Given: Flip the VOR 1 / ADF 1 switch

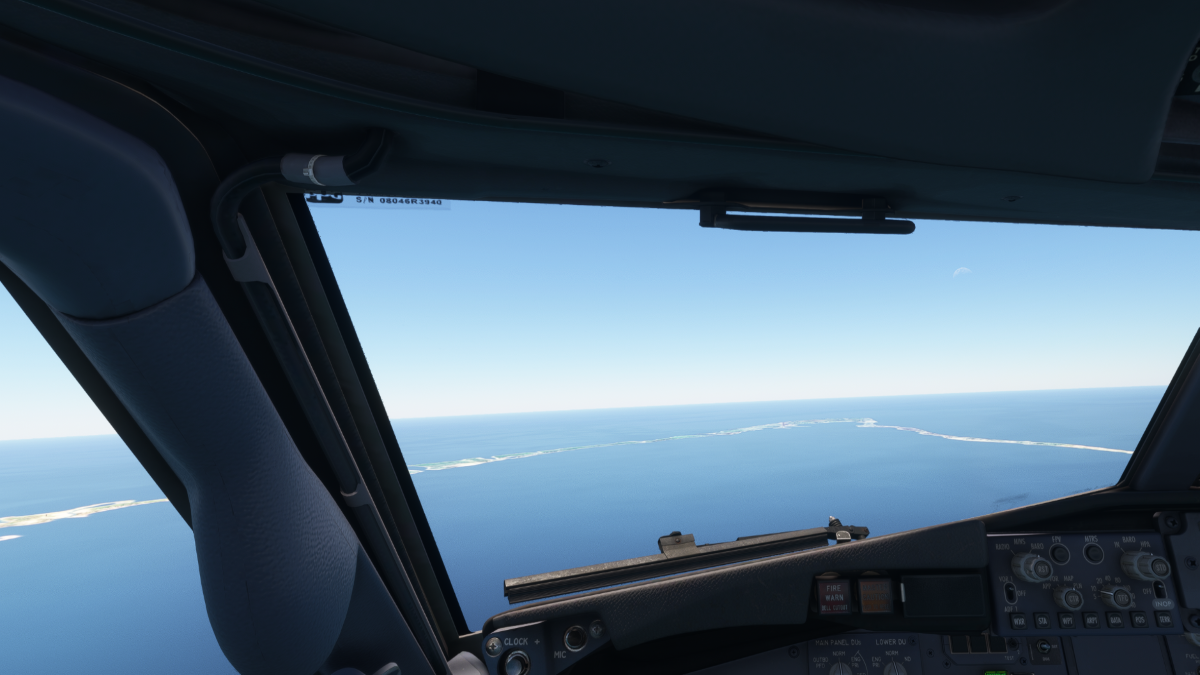Looking at the screenshot, I should (1010, 592).
